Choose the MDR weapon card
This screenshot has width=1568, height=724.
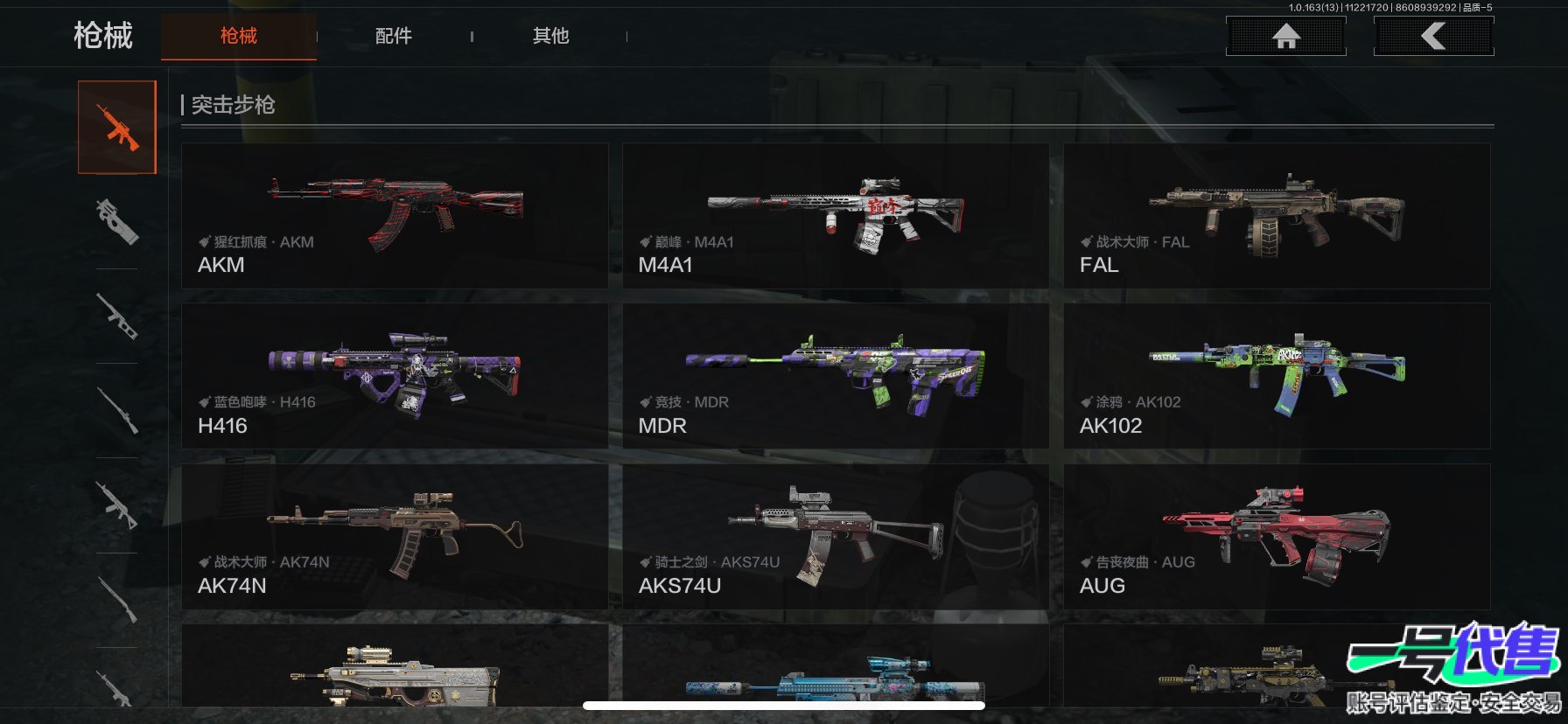tap(835, 376)
